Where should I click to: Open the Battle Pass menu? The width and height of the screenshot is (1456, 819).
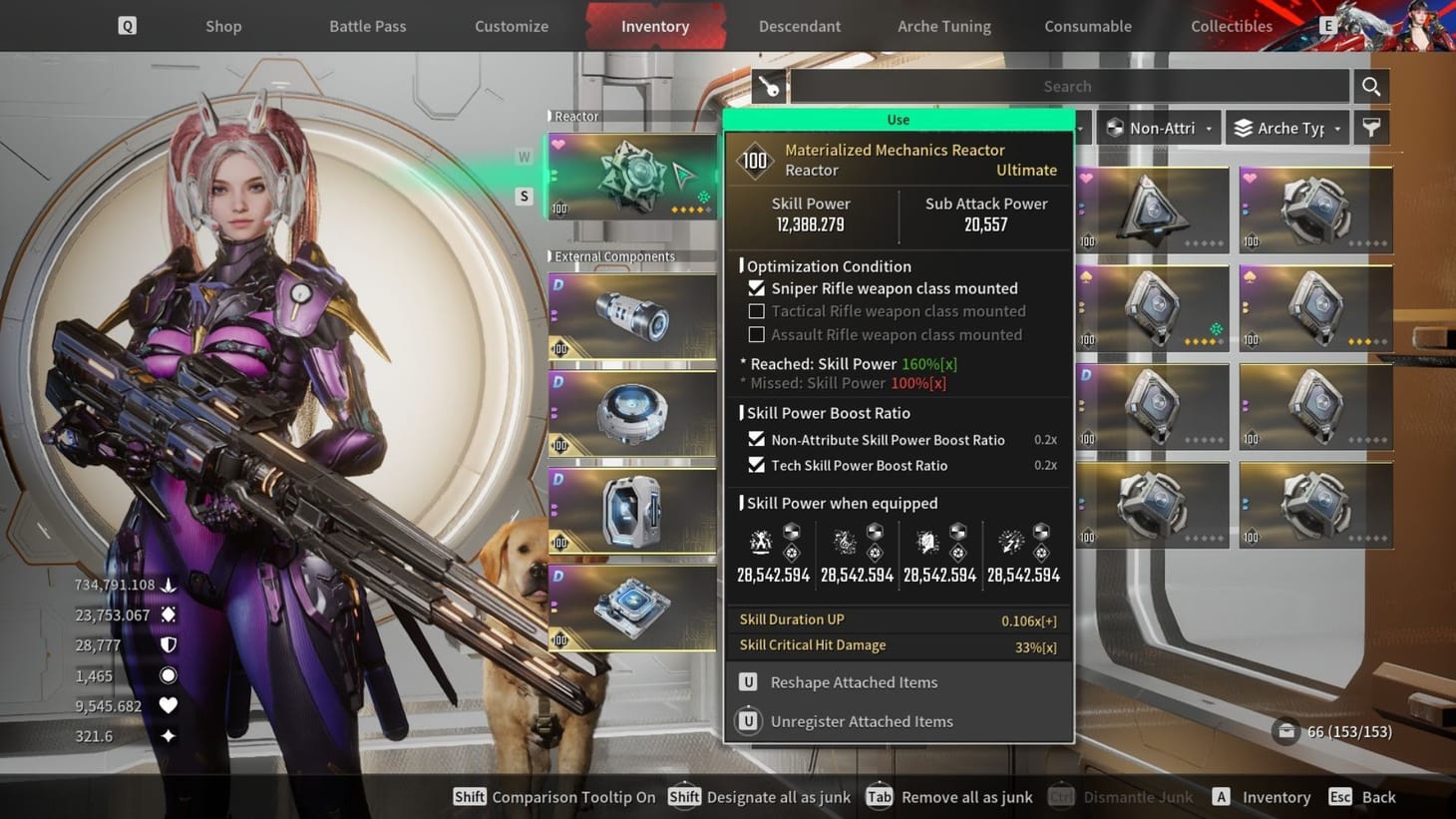[367, 26]
